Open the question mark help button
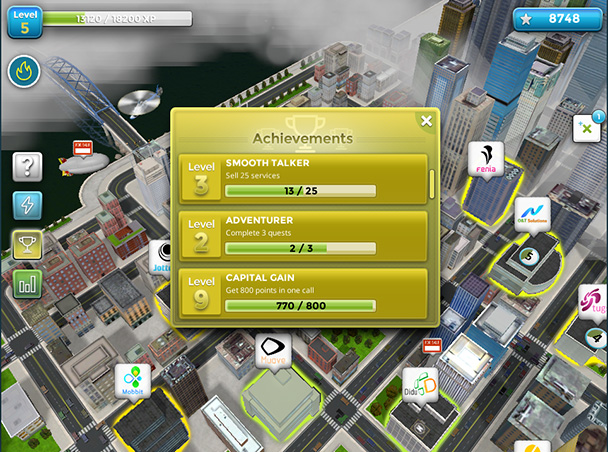This screenshot has width=608, height=452. pos(27,166)
